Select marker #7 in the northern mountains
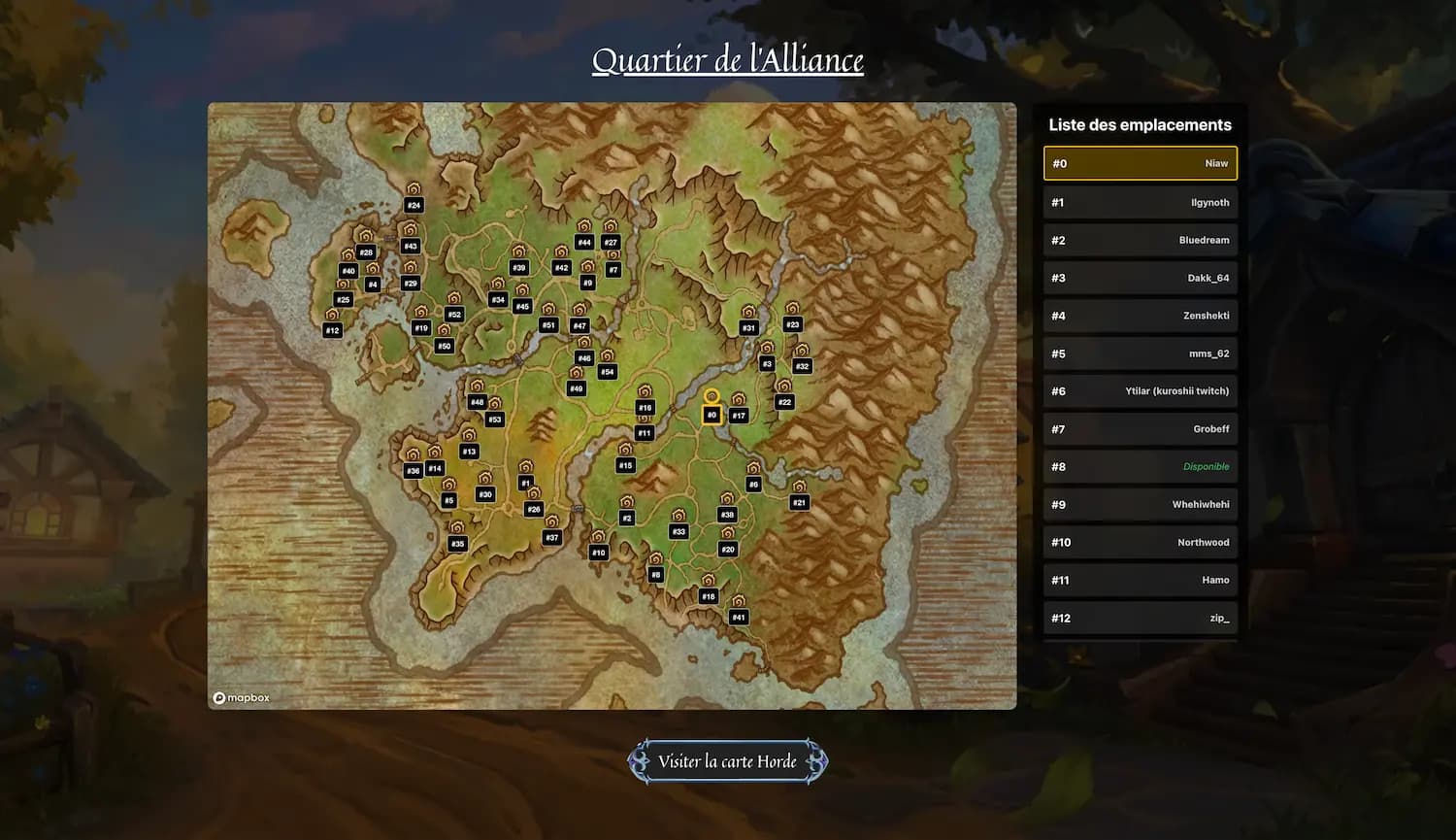 tap(612, 263)
